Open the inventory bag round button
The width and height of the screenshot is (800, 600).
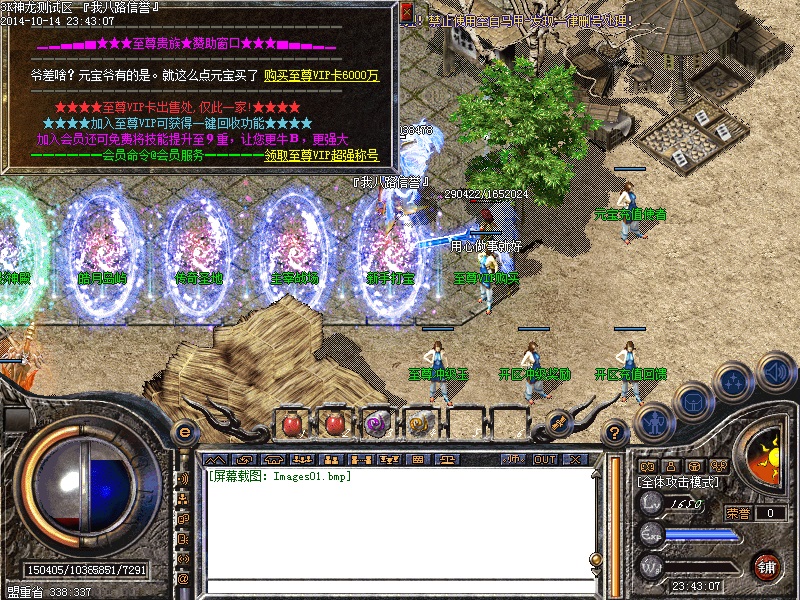(691, 402)
